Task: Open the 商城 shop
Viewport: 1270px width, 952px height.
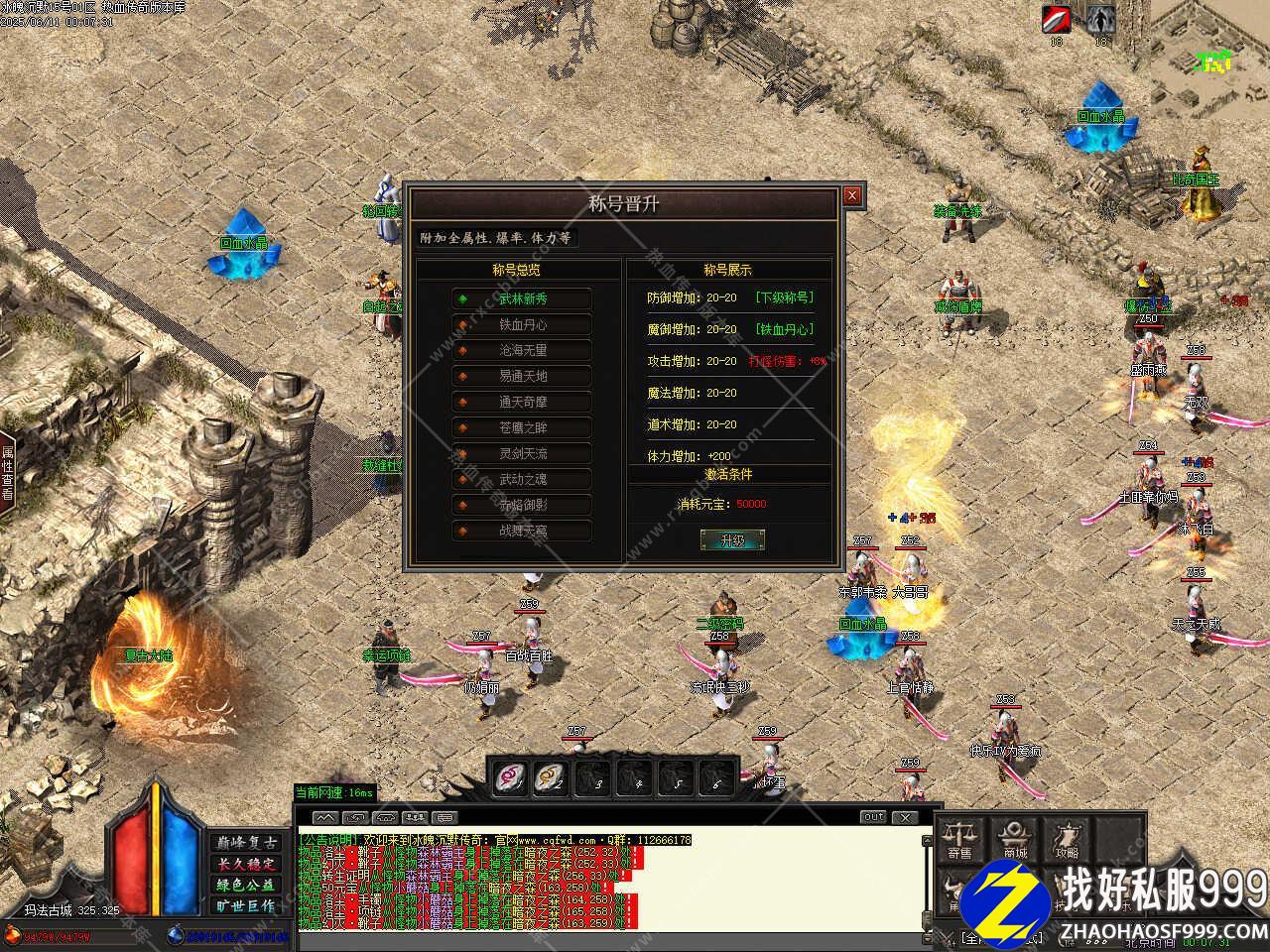Action: (1014, 839)
